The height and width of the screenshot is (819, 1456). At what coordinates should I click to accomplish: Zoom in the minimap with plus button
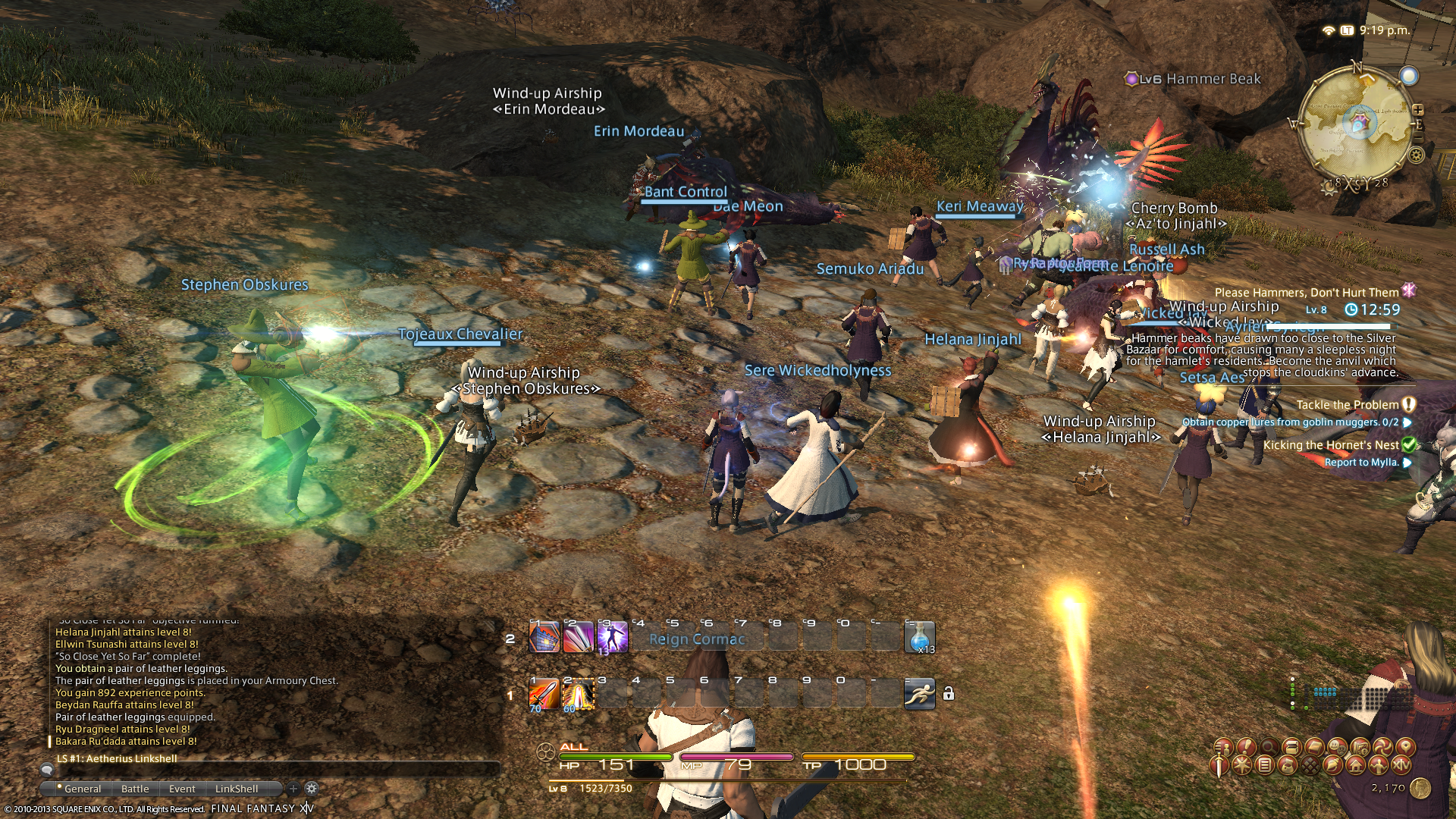tap(1417, 110)
